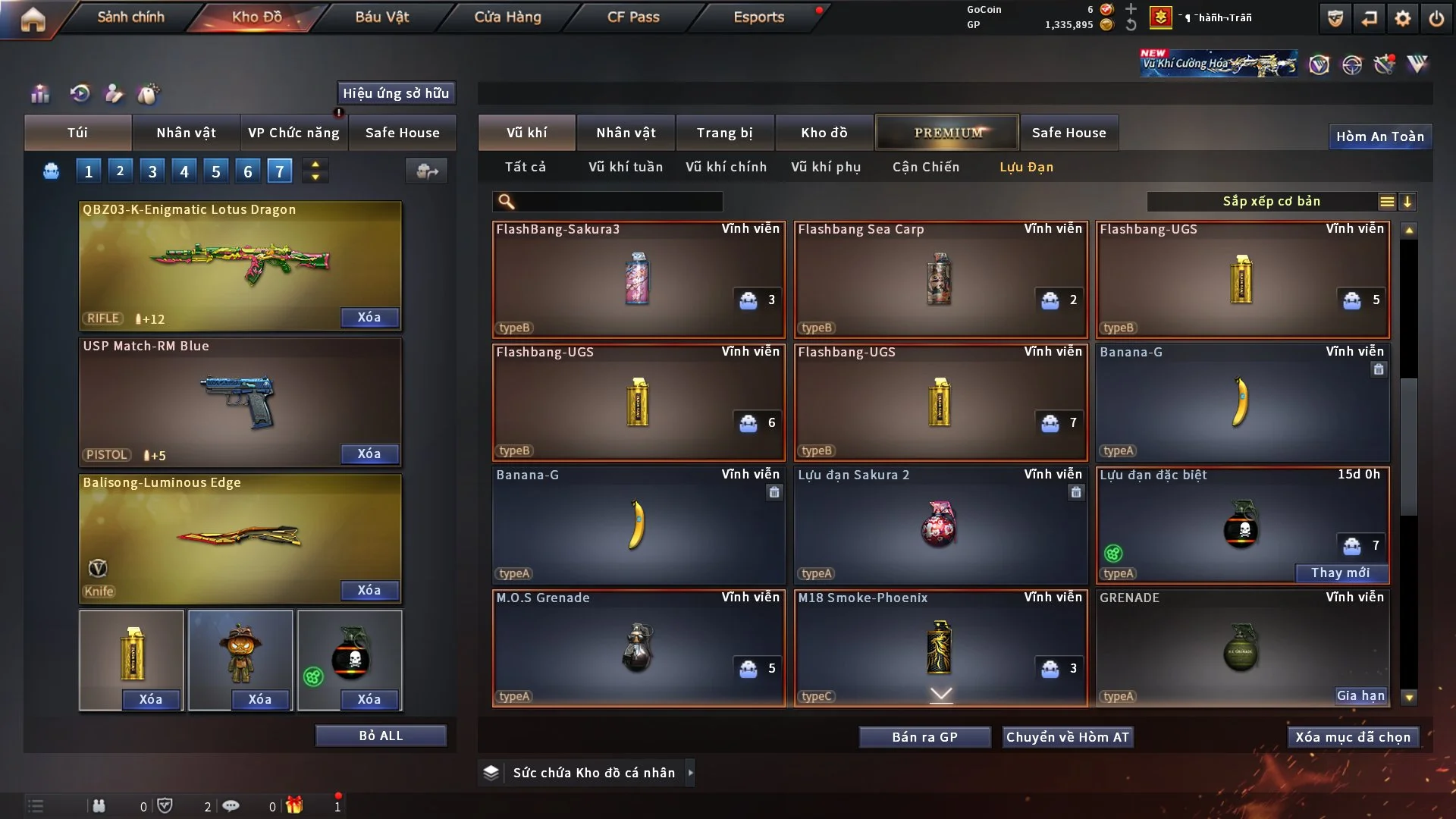Viewport: 1456px width, 819px height.
Task: Click the inventory search field
Action: [x=618, y=202]
